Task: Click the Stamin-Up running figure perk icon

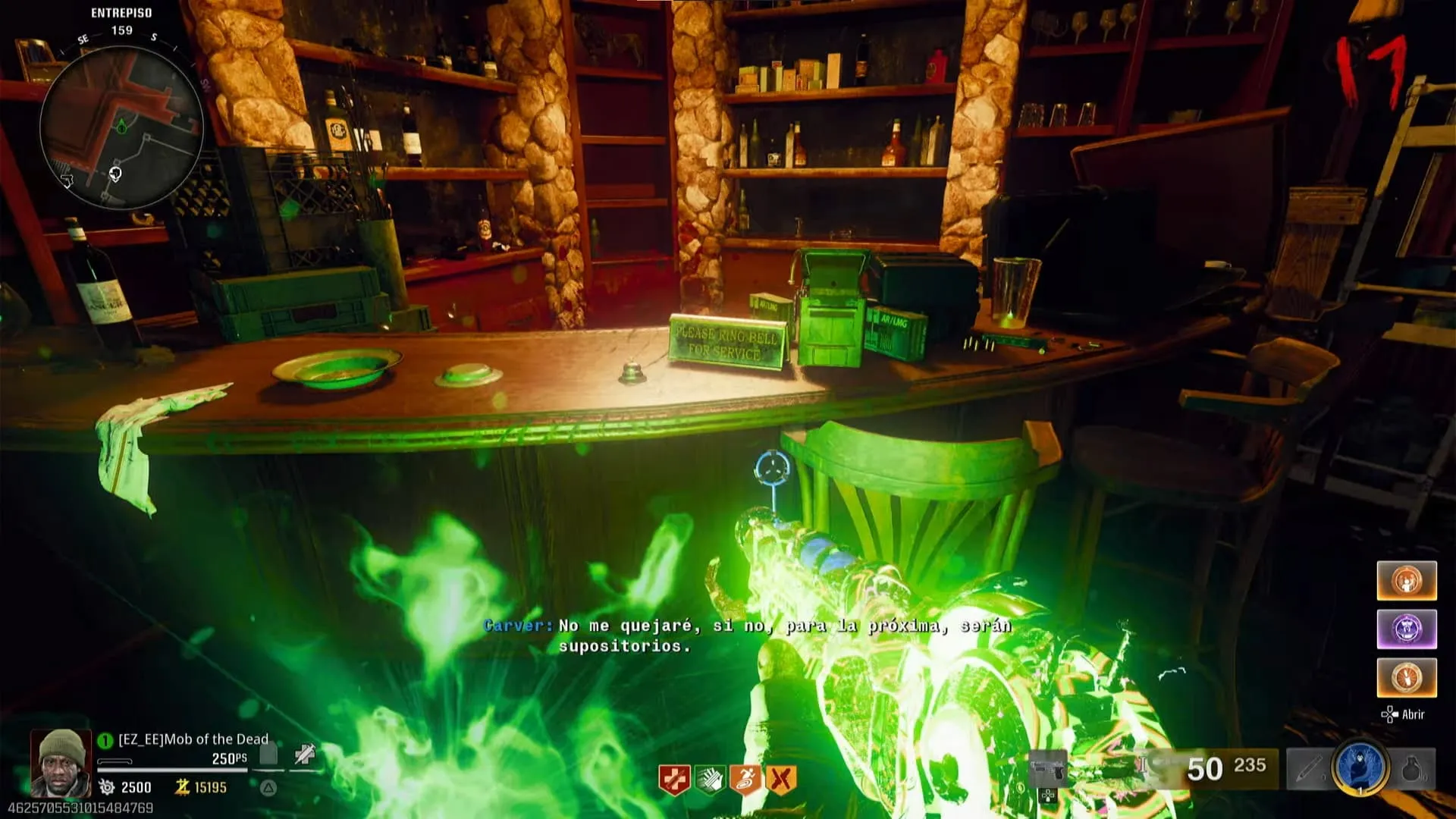Action: click(x=745, y=780)
